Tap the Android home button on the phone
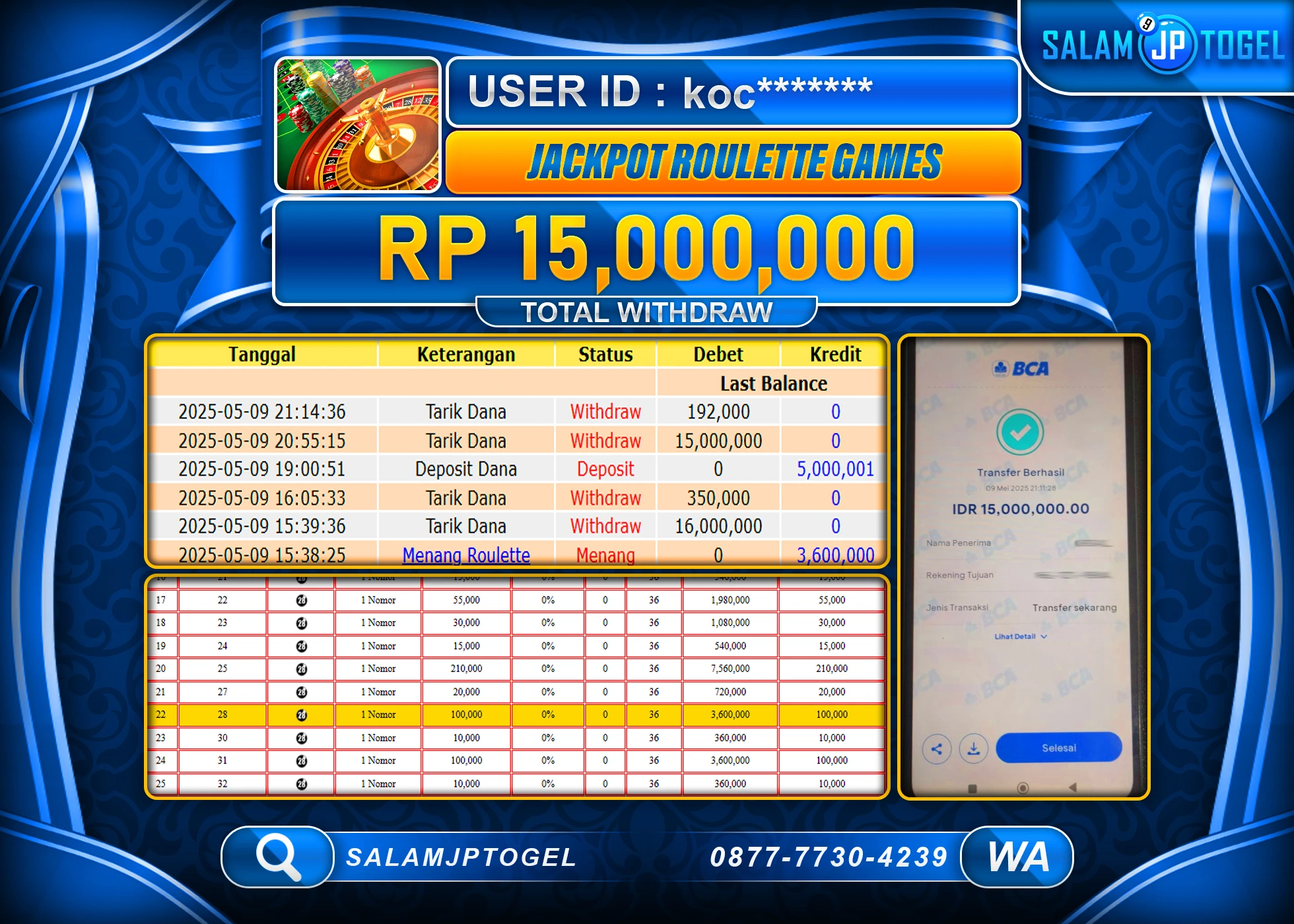 pyautogui.click(x=1023, y=788)
